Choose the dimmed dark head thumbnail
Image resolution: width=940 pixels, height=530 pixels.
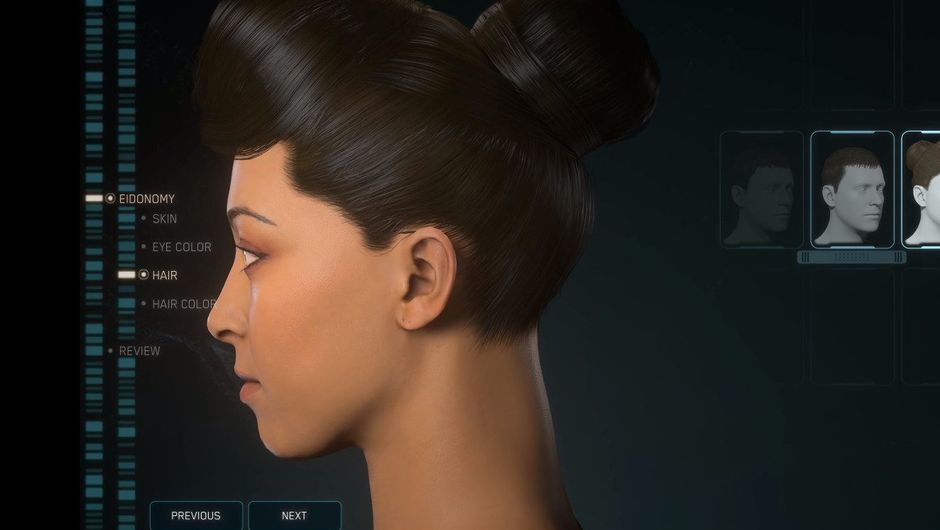pos(761,189)
